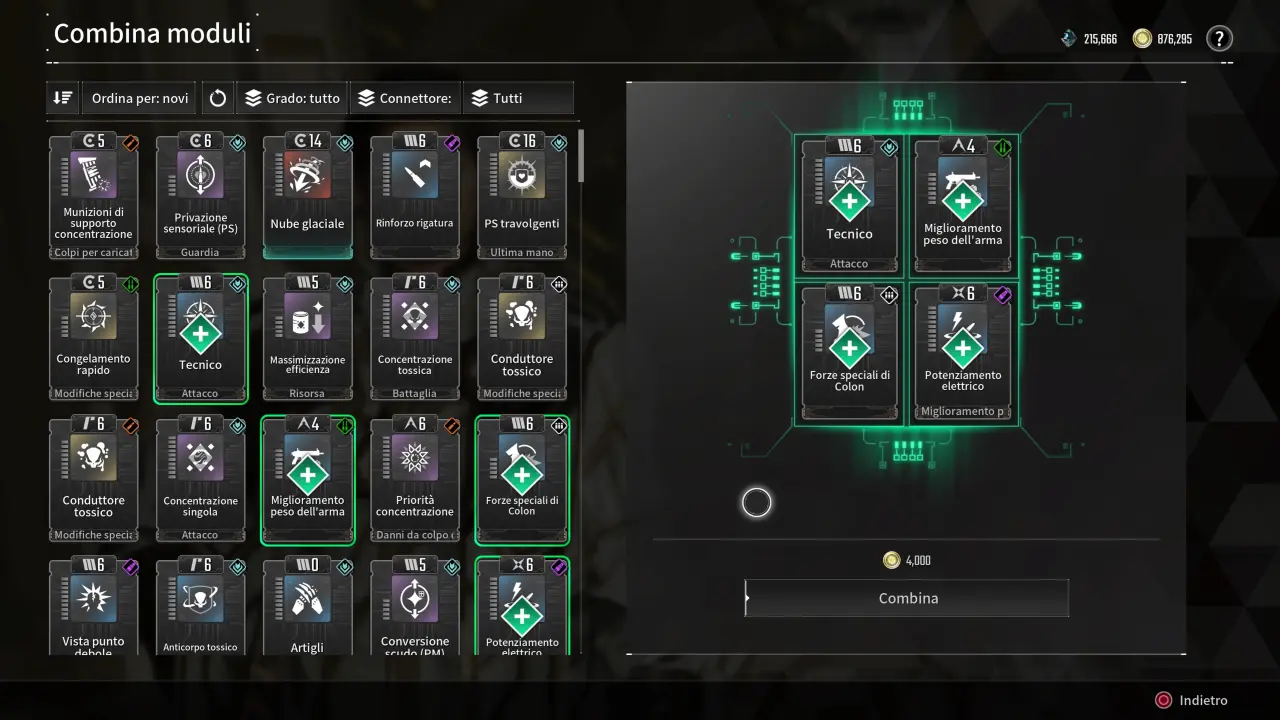Select the Massimizzazione efficienza module
The height and width of the screenshot is (720, 1280).
pyautogui.click(x=307, y=338)
